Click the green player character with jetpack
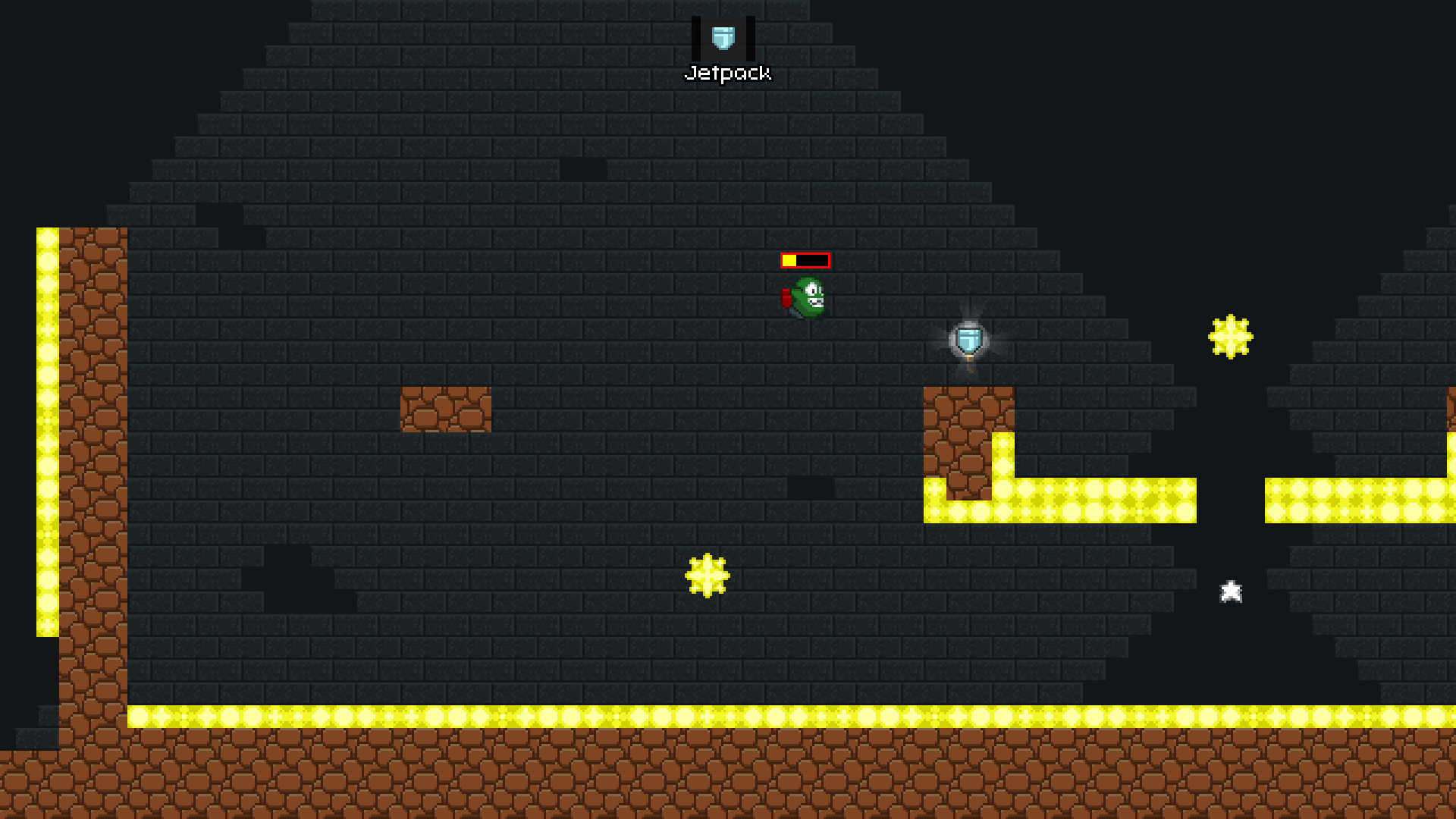The width and height of the screenshot is (1456, 819). click(x=808, y=296)
